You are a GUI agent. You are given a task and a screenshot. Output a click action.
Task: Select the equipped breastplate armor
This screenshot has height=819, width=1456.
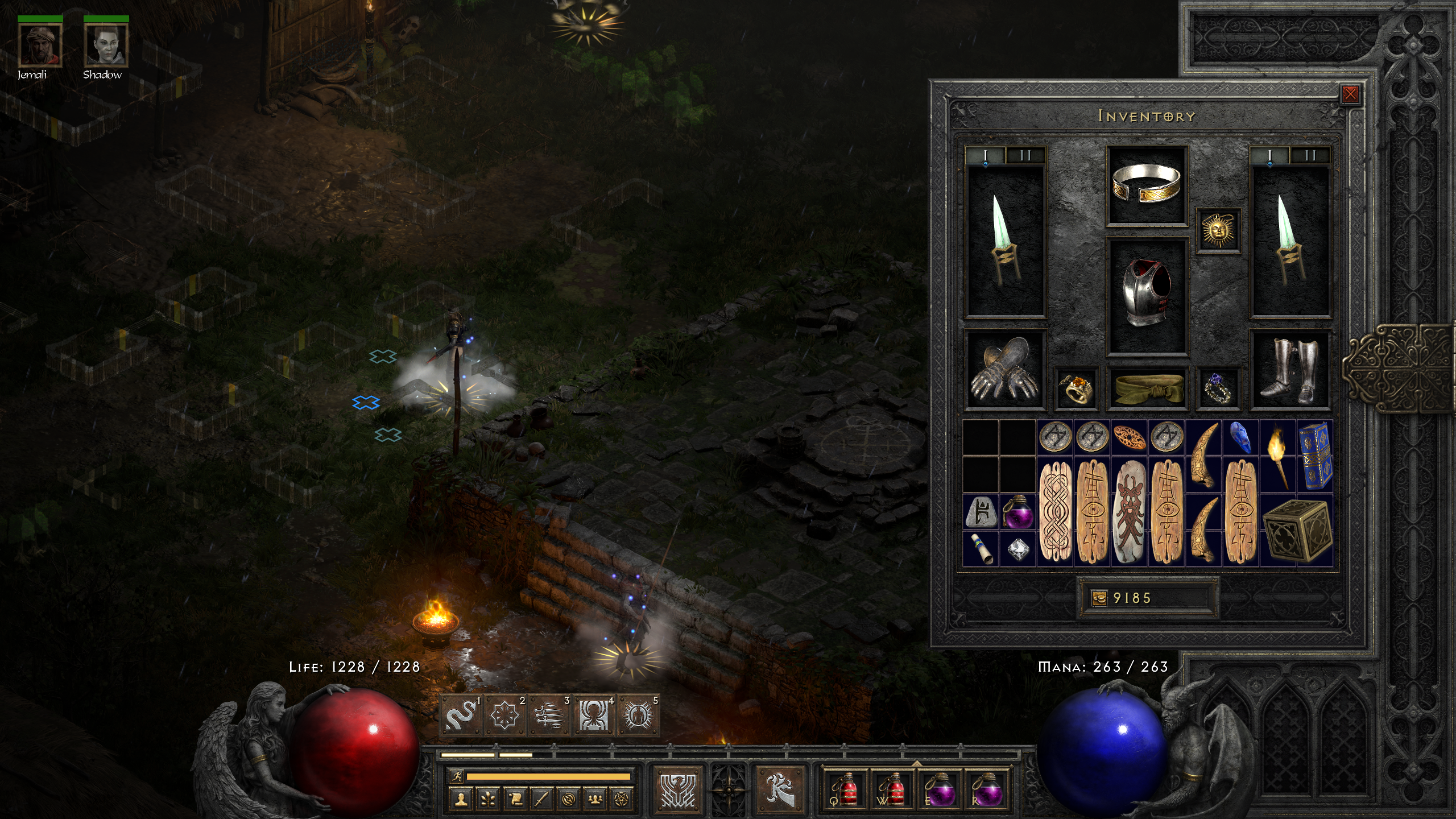(1147, 295)
